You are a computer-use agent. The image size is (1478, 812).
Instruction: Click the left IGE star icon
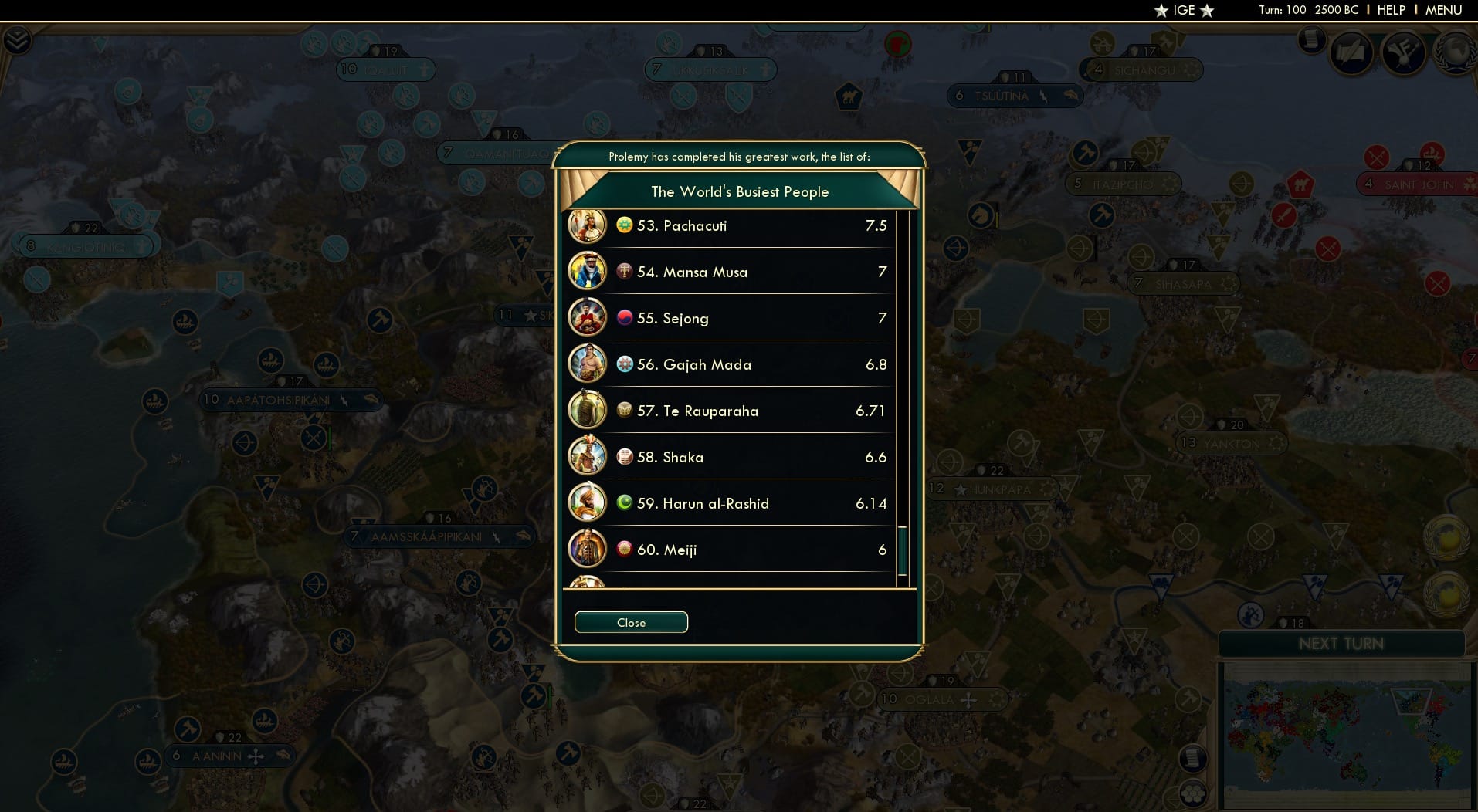coord(1161,11)
